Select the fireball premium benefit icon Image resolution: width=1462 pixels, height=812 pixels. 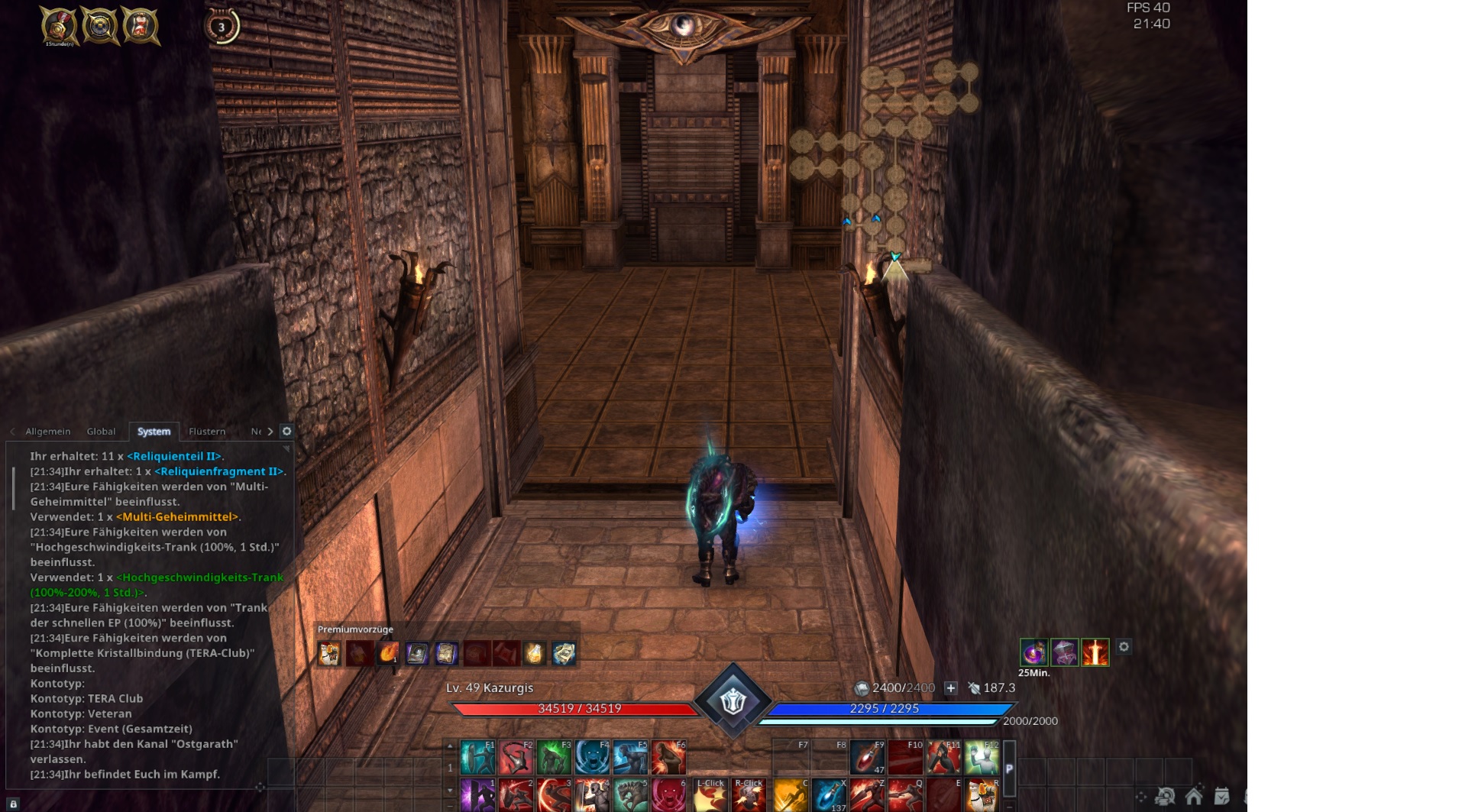point(388,653)
